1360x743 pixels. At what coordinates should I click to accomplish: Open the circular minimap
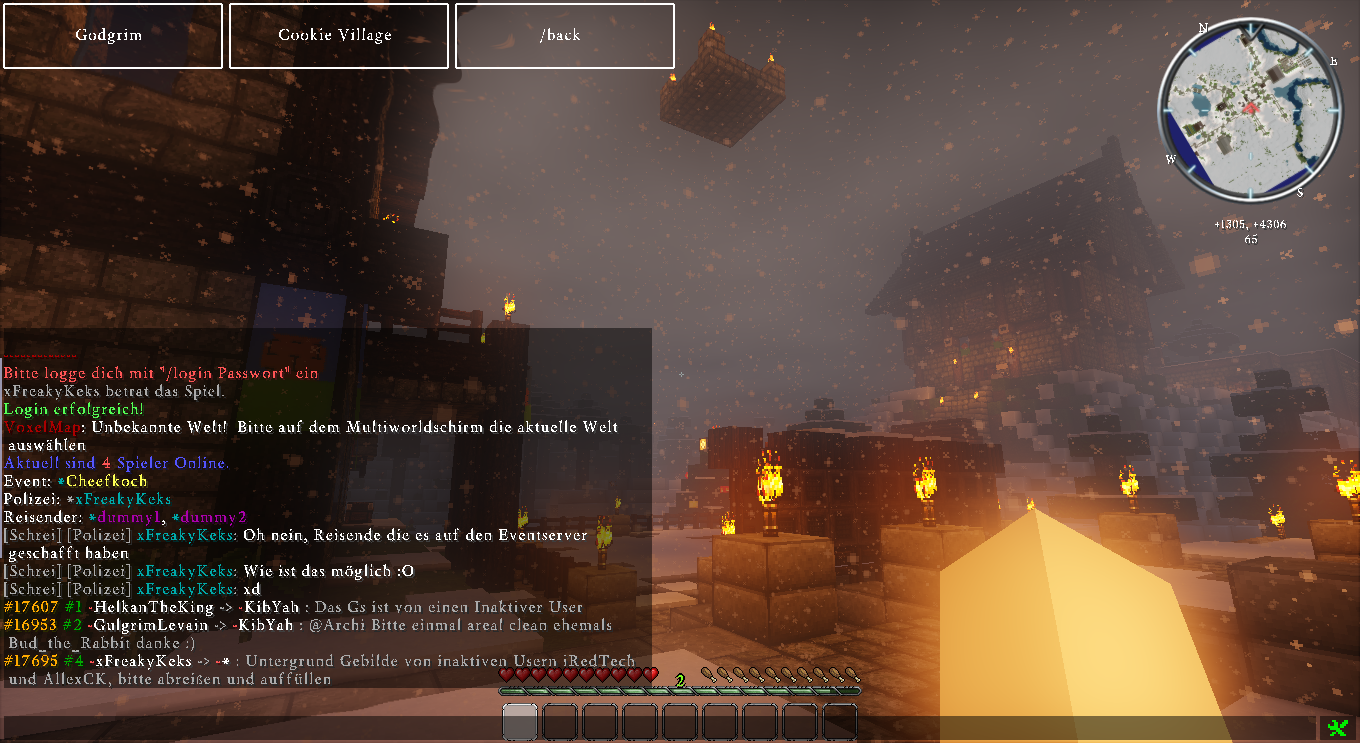click(x=1249, y=109)
